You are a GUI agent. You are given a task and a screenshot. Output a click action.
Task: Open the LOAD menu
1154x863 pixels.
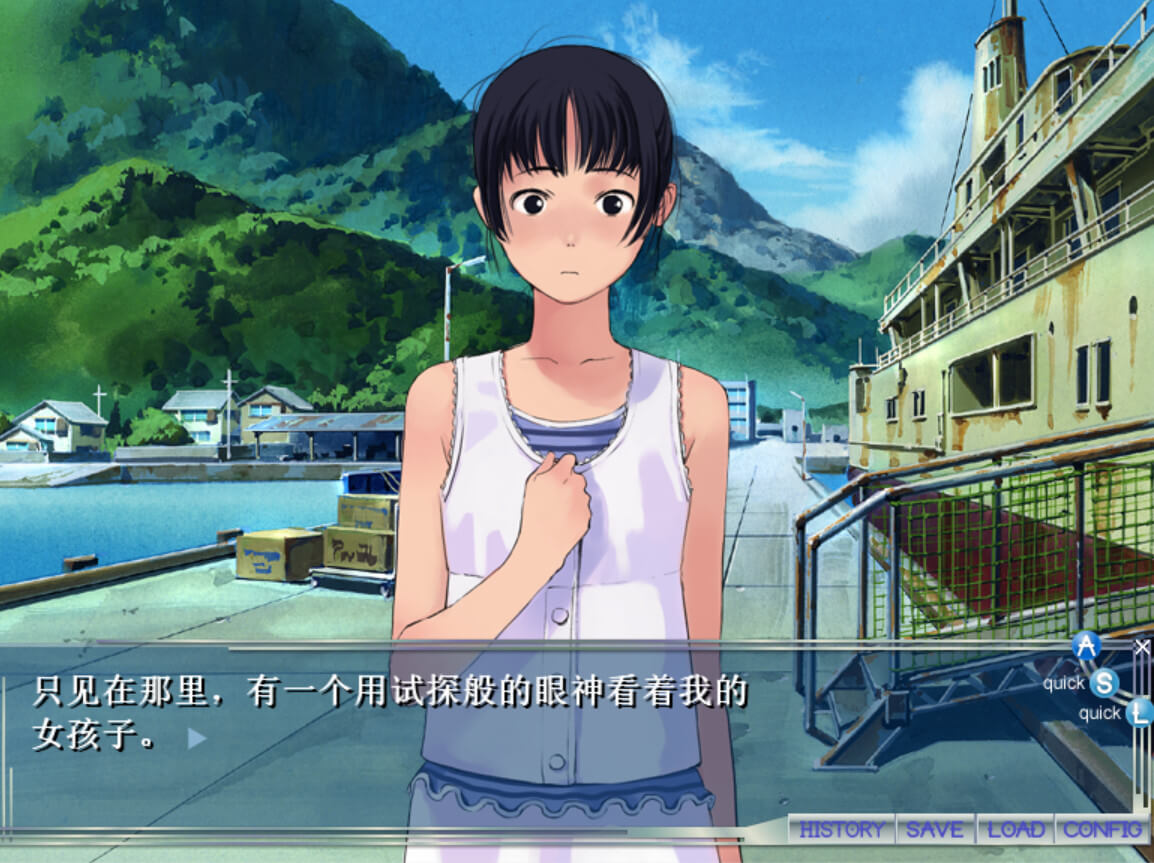1015,829
